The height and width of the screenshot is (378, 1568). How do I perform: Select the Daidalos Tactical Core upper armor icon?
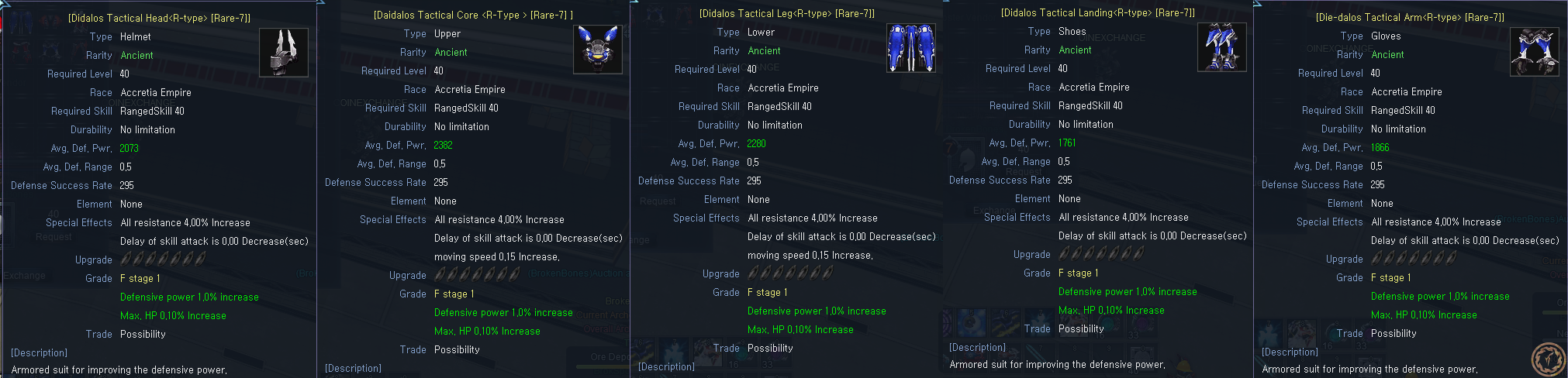click(598, 49)
